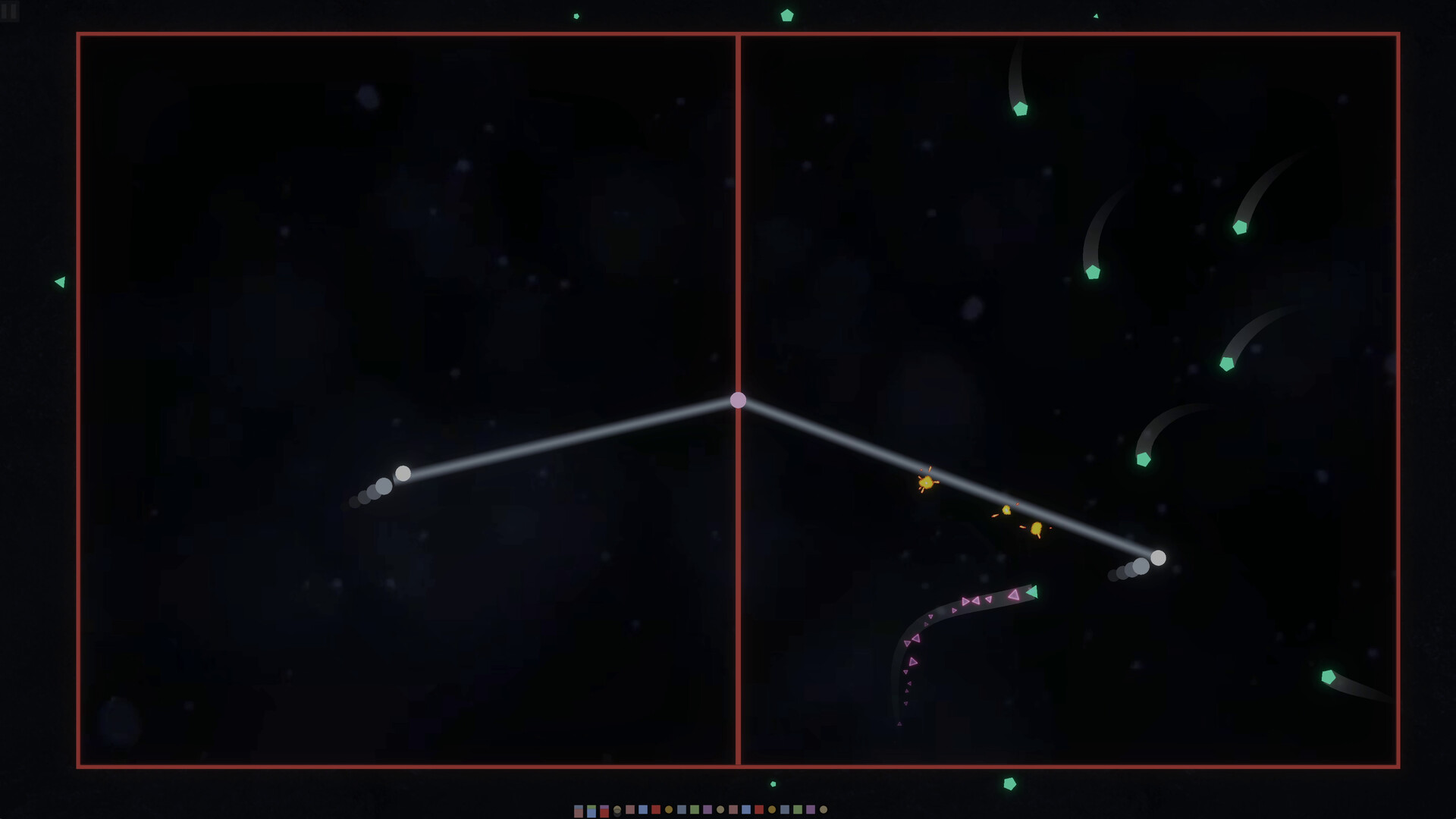1456x819 pixels.
Task: Click the white ball on the left half
Action: click(x=402, y=474)
